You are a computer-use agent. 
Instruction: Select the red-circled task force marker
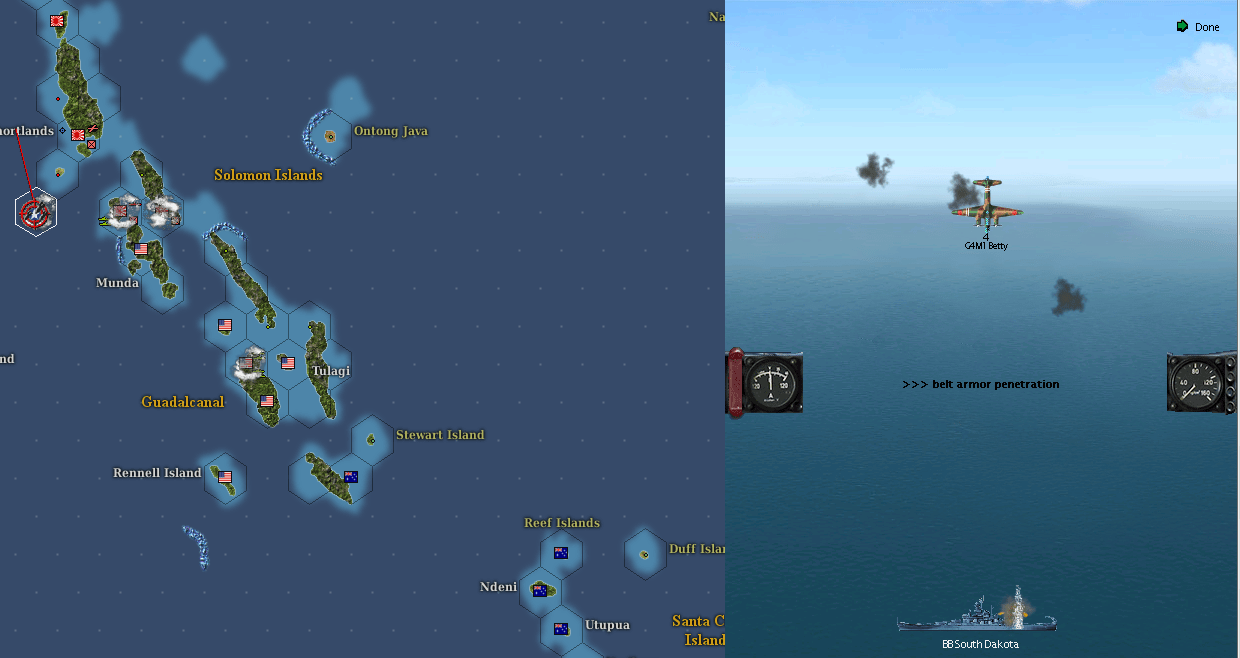point(36,213)
